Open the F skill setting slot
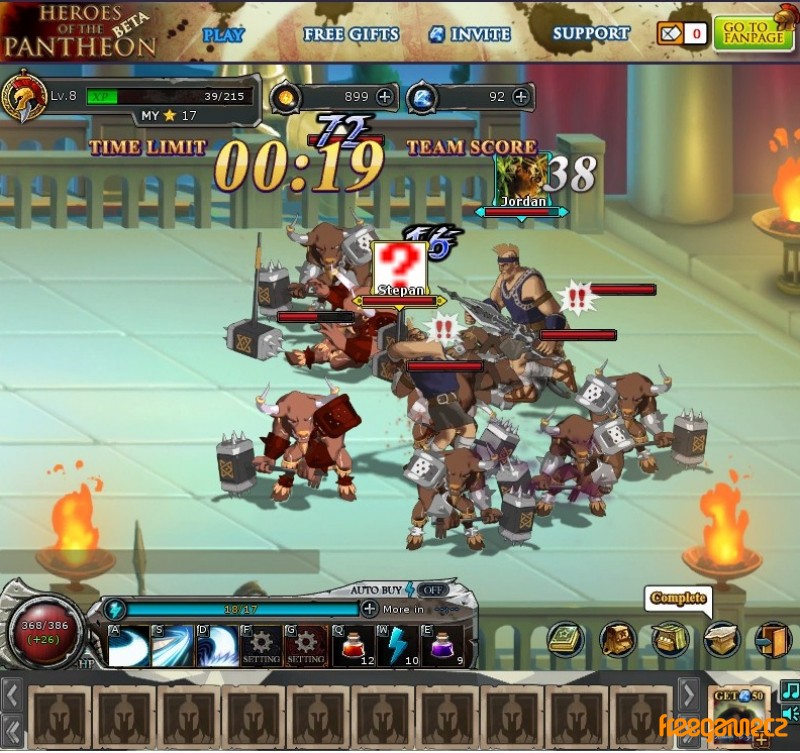Screen dimensions: 800x753 tap(261, 646)
